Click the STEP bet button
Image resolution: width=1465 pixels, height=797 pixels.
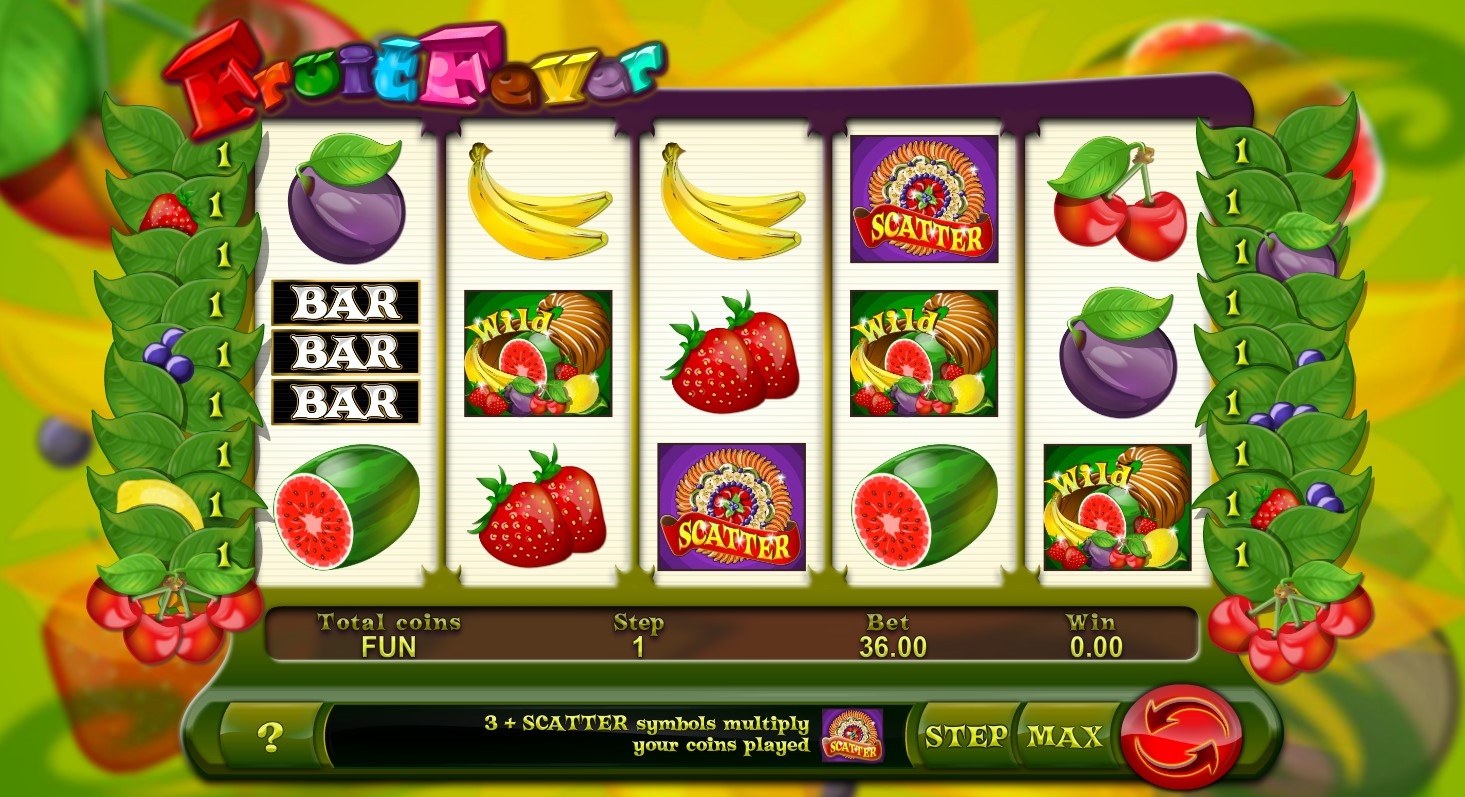click(x=965, y=737)
